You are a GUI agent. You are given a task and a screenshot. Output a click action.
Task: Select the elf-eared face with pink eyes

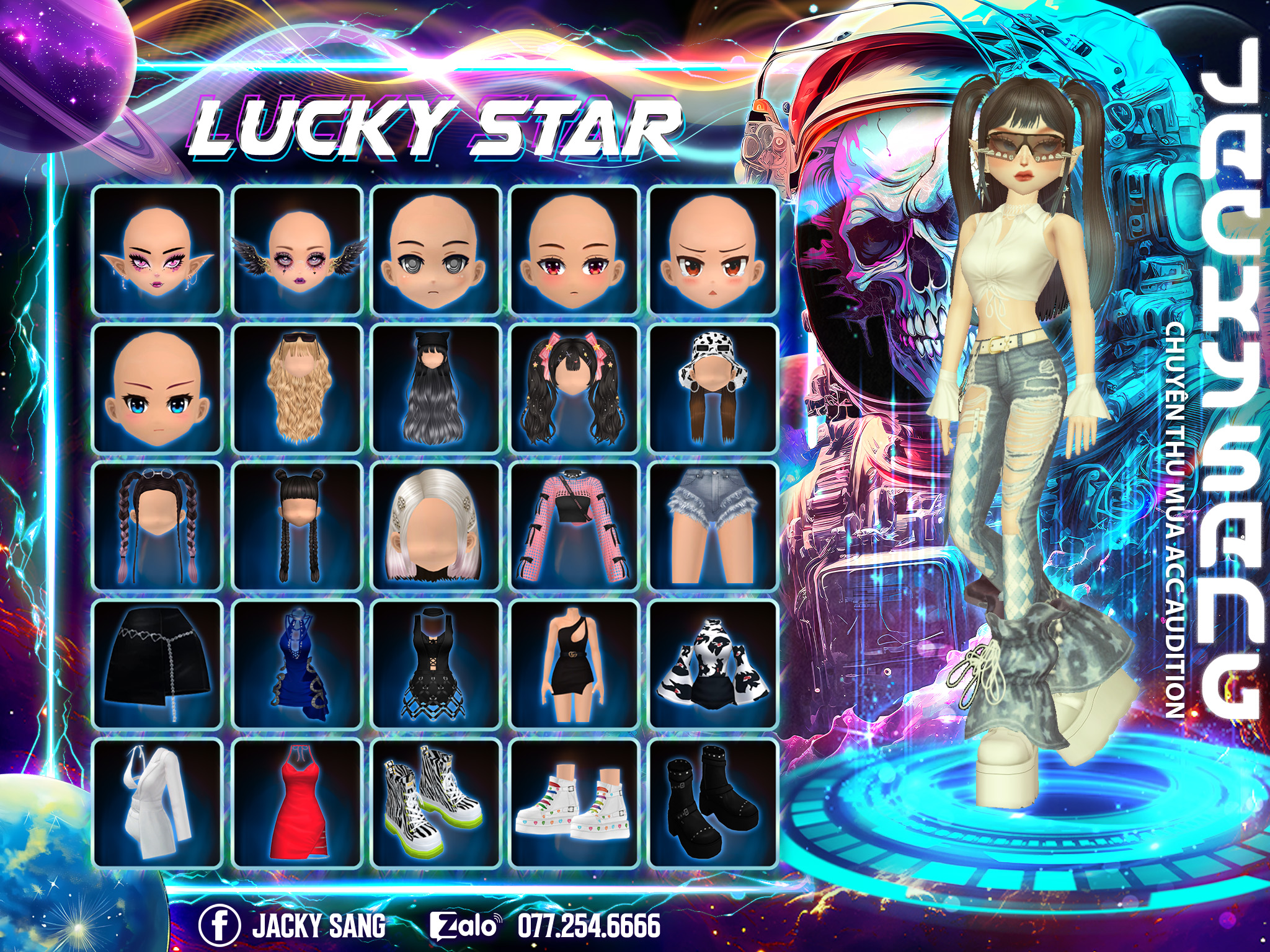click(158, 250)
